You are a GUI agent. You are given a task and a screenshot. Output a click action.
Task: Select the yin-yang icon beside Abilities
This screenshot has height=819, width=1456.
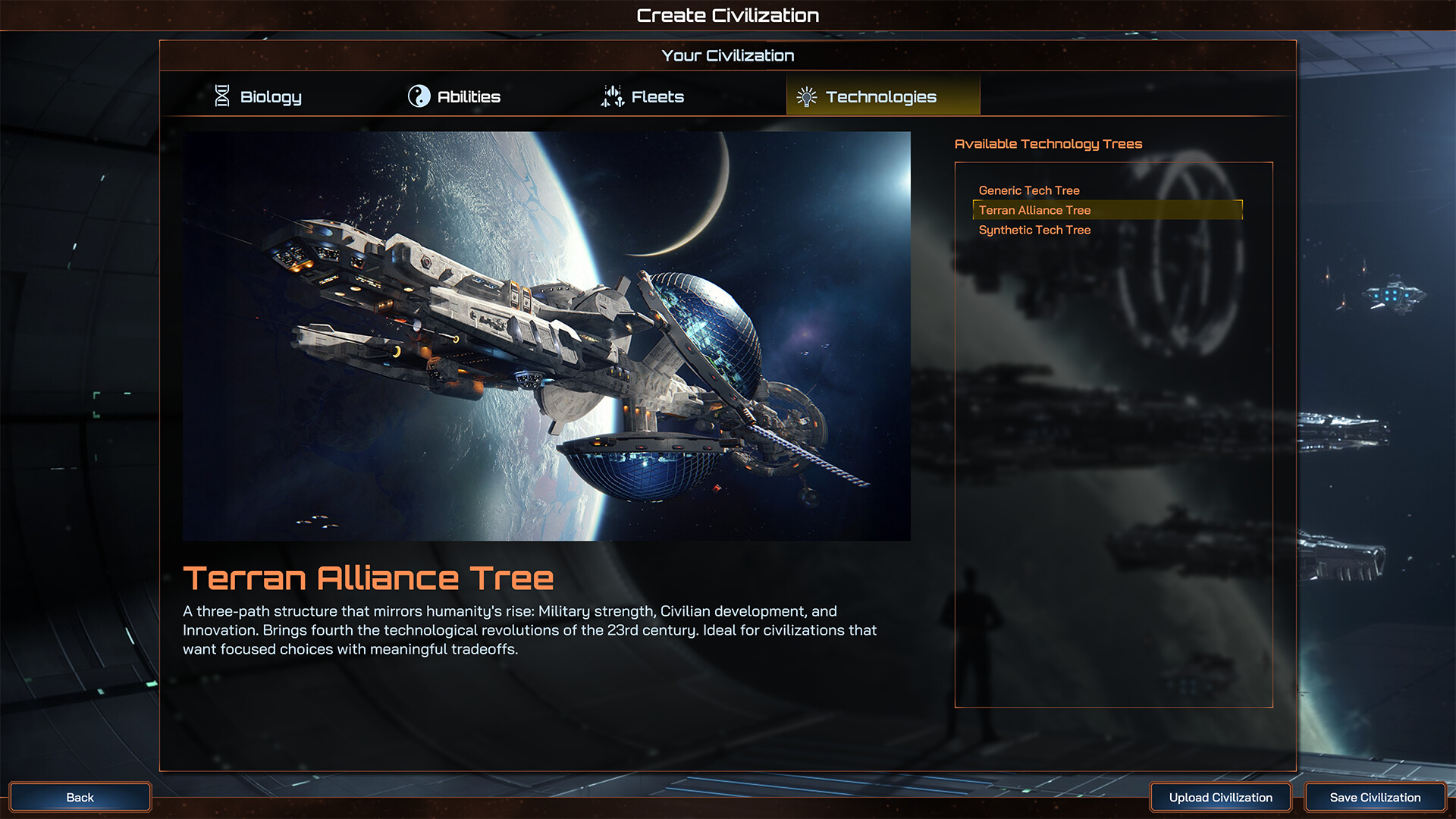tap(419, 96)
